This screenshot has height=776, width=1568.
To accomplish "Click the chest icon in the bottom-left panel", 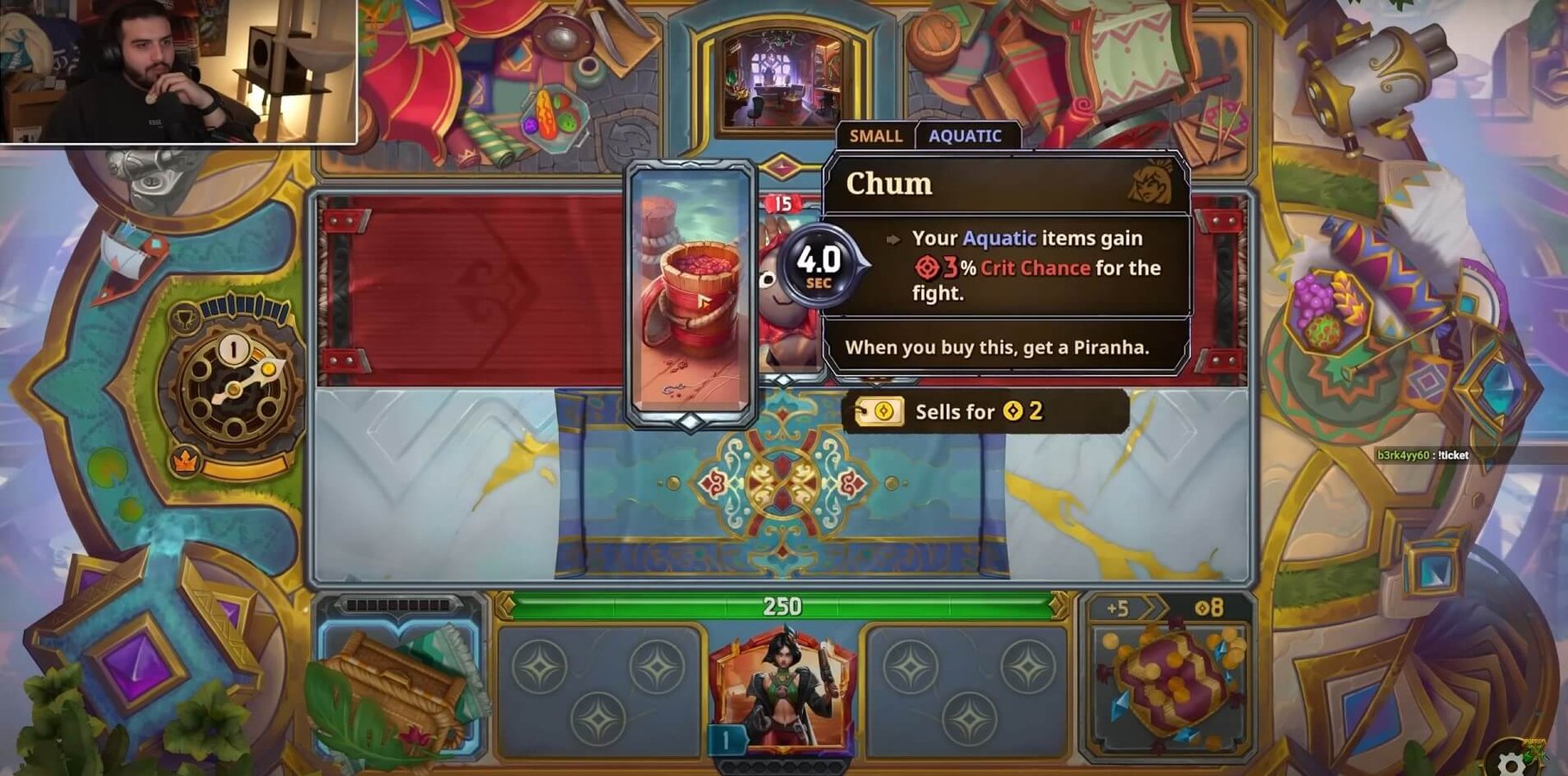I will [397, 685].
